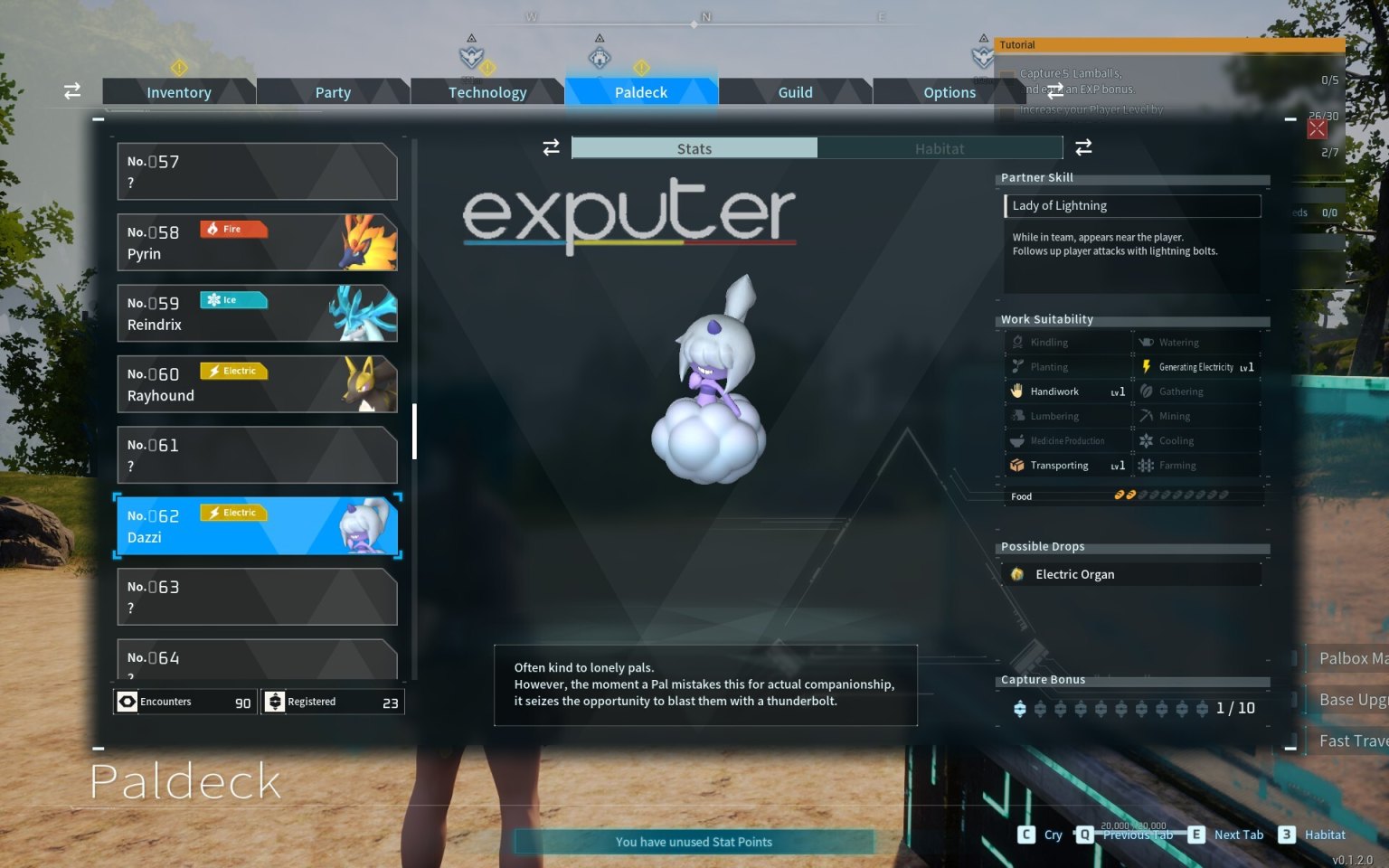Click the You have unused Stat Points banner
This screenshot has width=1389, height=868.
[x=693, y=841]
